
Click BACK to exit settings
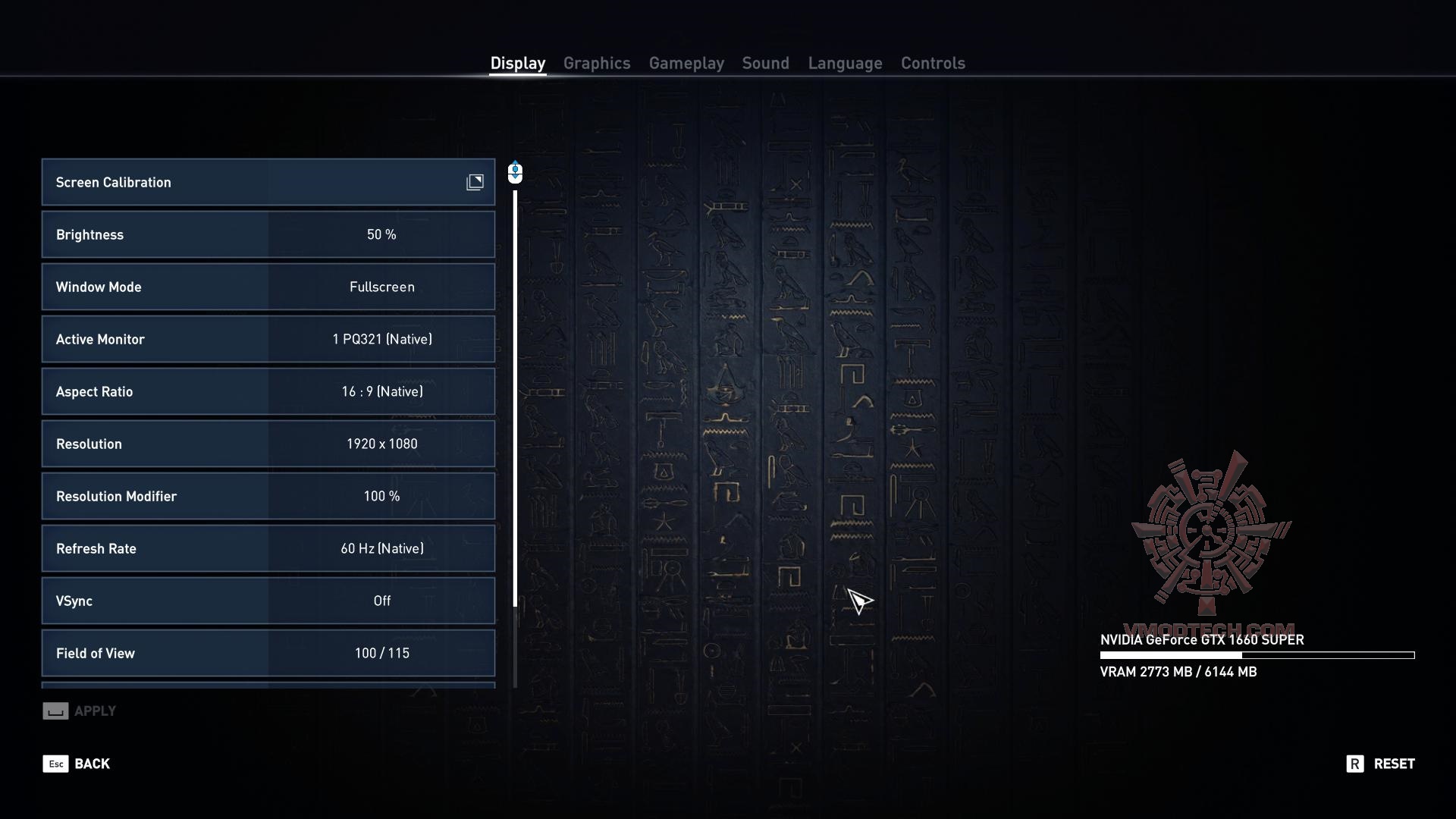tap(91, 764)
